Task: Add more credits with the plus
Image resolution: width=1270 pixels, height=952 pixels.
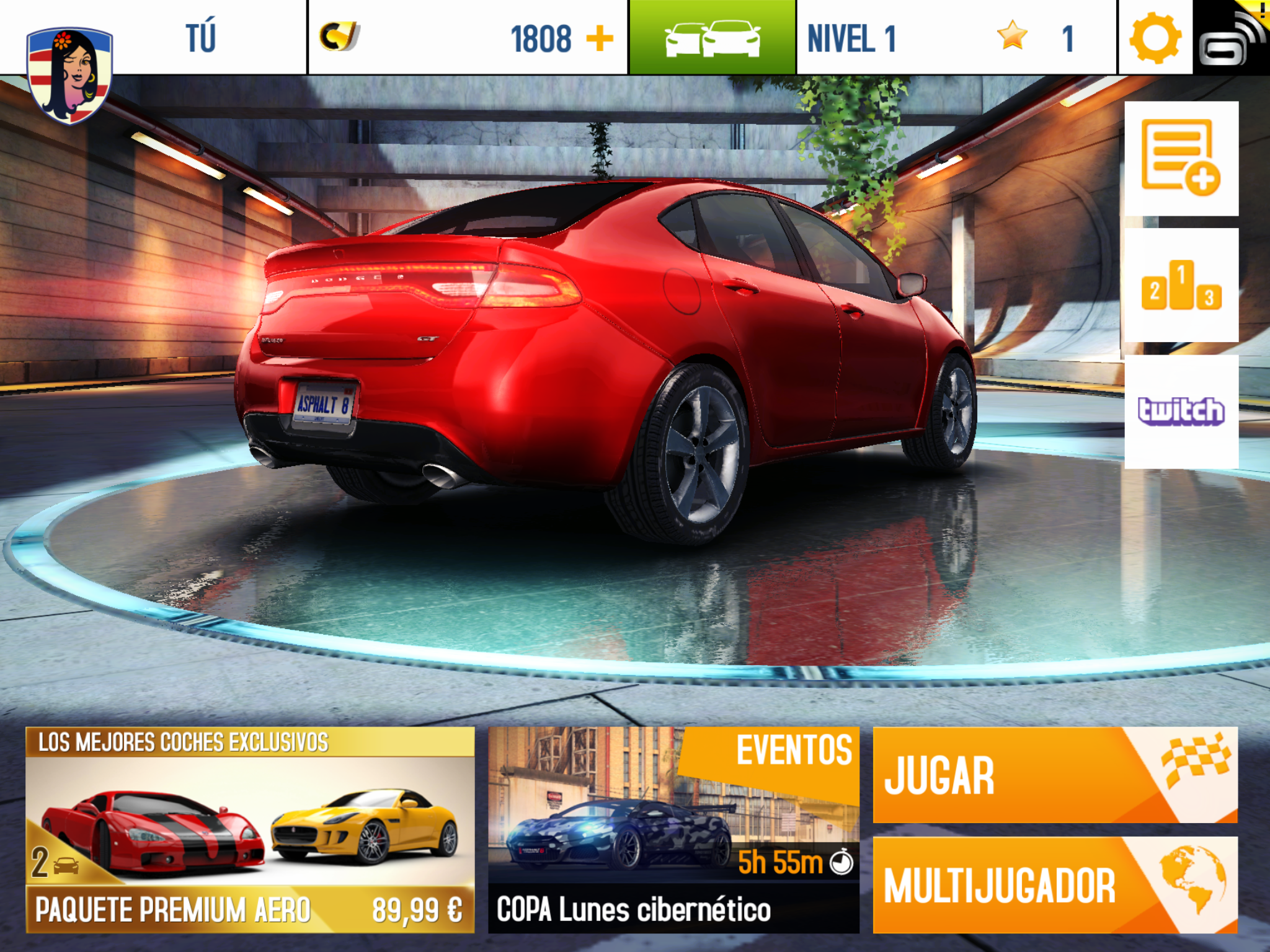Action: point(599,38)
